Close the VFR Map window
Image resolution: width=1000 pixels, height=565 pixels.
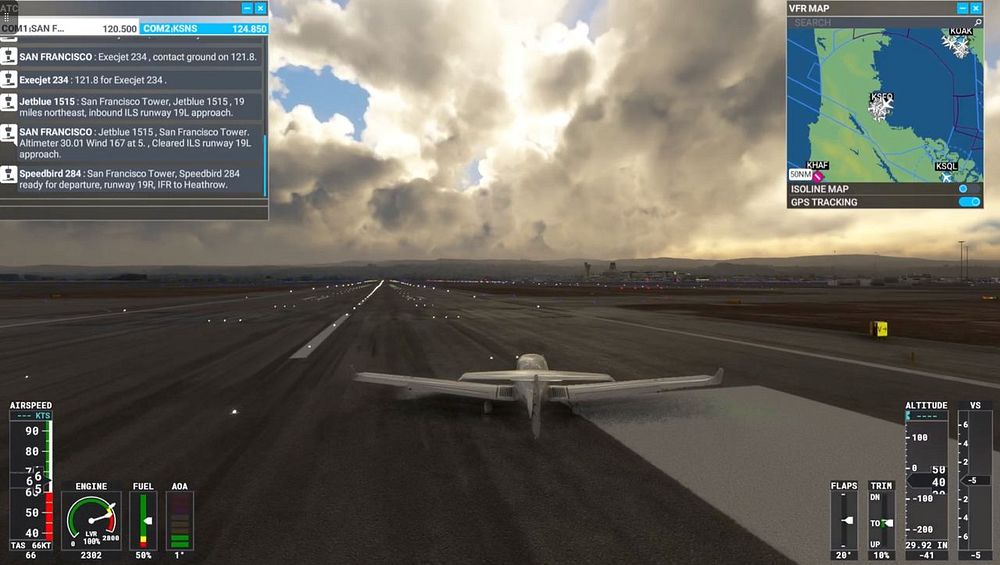(x=977, y=8)
